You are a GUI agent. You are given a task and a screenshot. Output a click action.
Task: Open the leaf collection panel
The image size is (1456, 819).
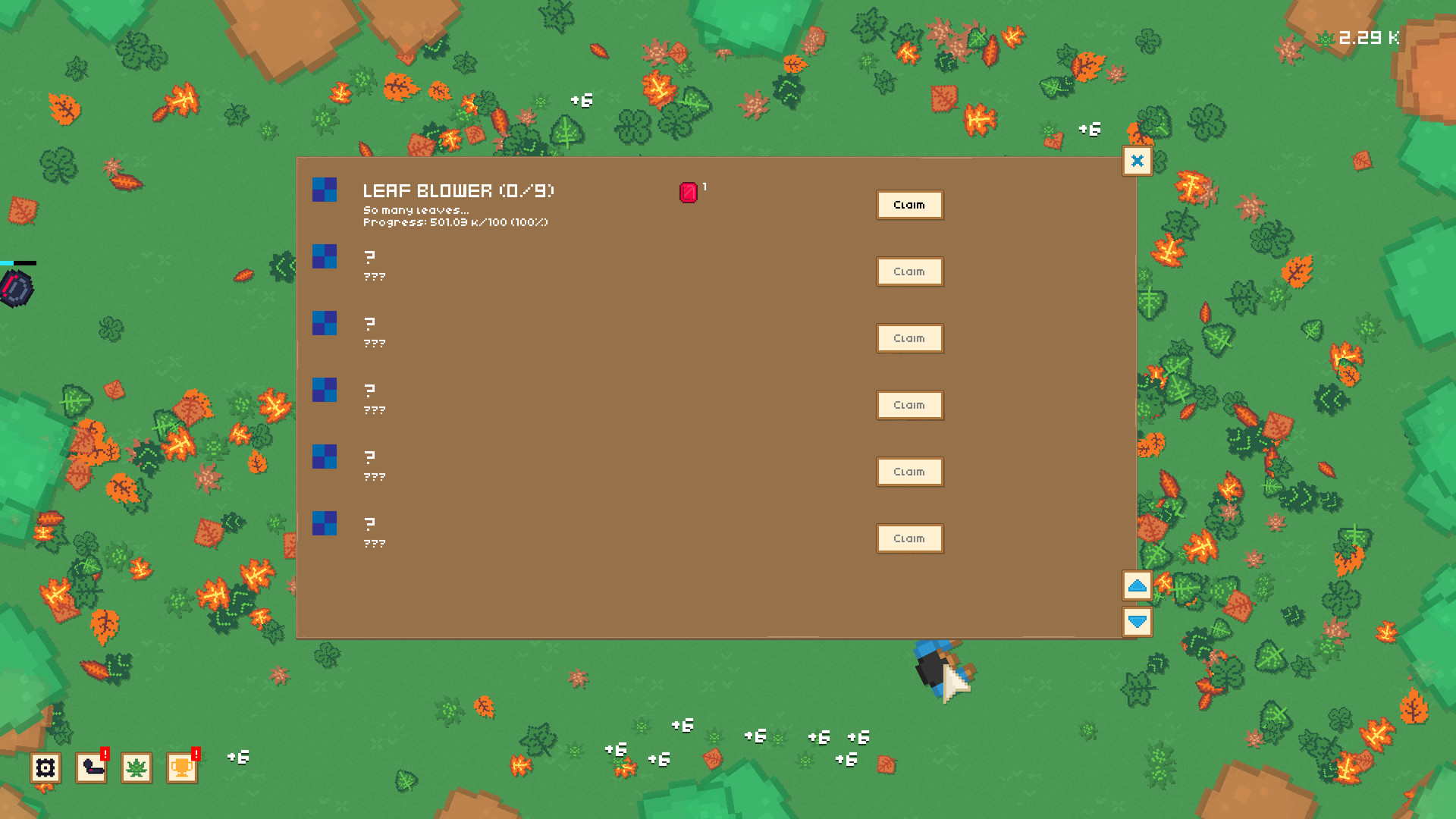(x=136, y=768)
